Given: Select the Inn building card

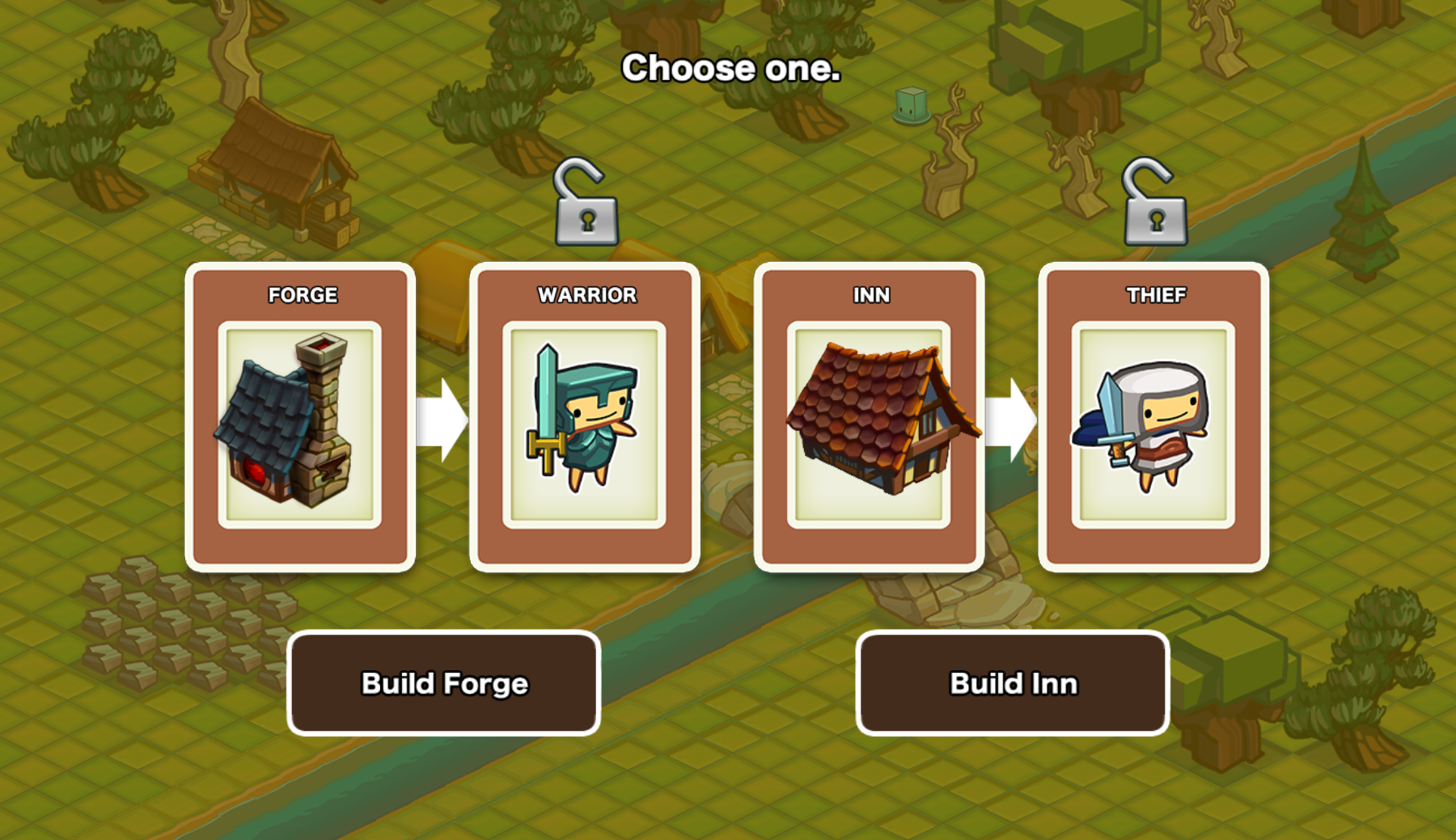Looking at the screenshot, I should [869, 417].
